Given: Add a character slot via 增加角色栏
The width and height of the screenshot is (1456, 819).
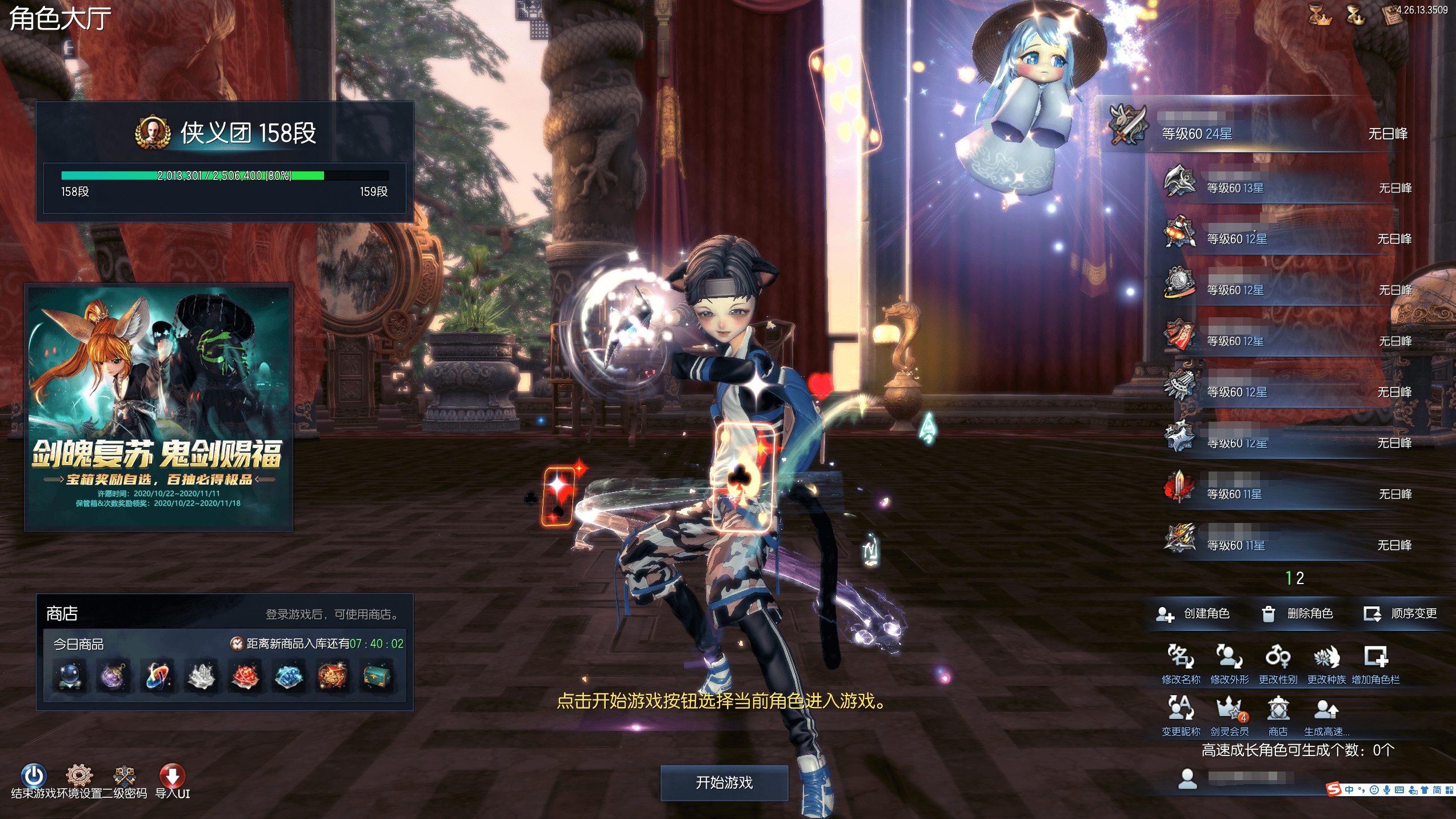Looking at the screenshot, I should click(x=1375, y=658).
